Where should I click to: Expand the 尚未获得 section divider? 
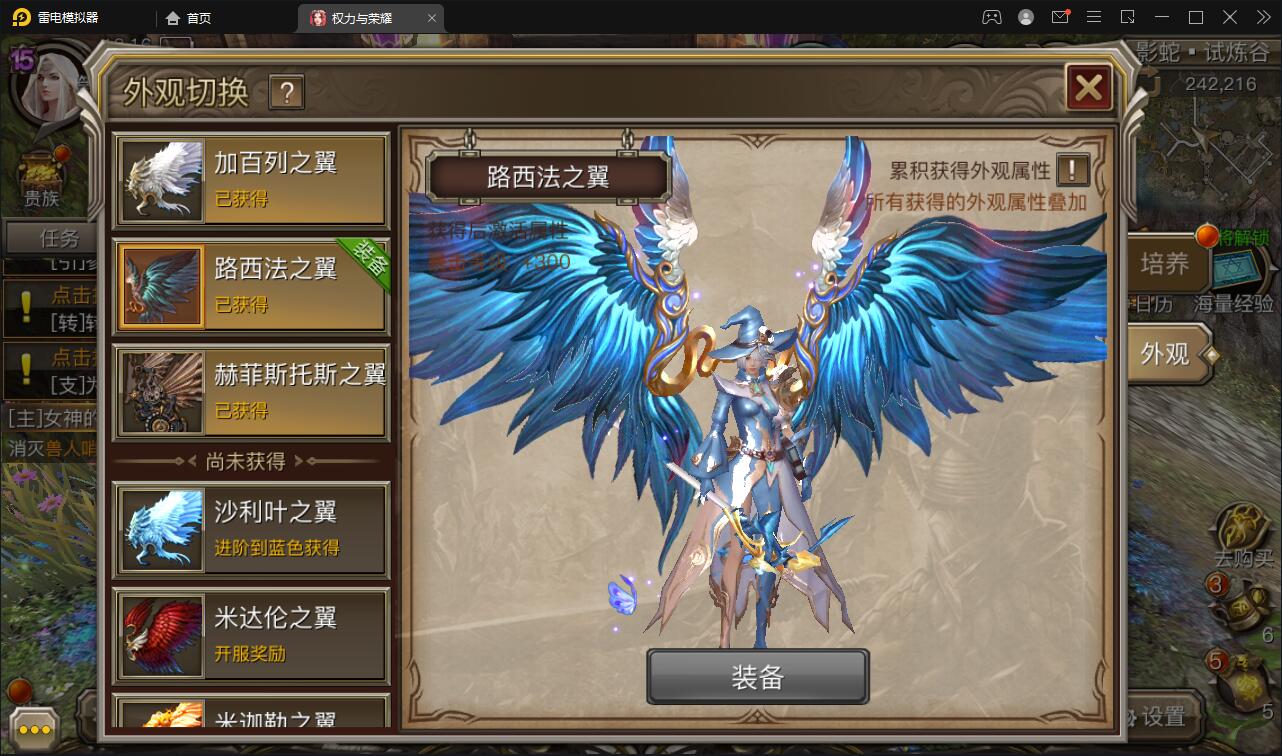pos(250,460)
